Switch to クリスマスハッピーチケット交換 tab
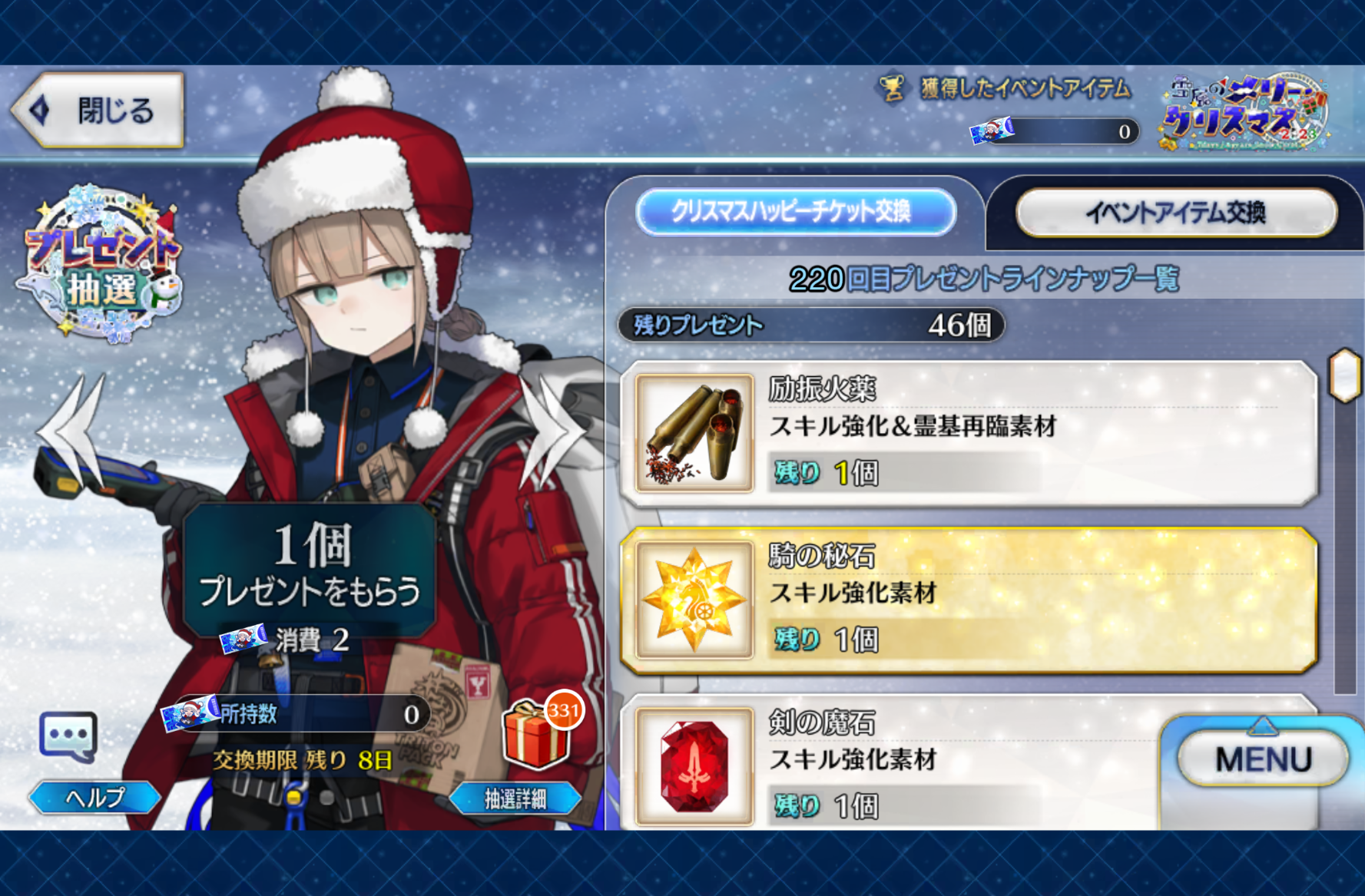This screenshot has height=896, width=1365. pyautogui.click(x=796, y=212)
